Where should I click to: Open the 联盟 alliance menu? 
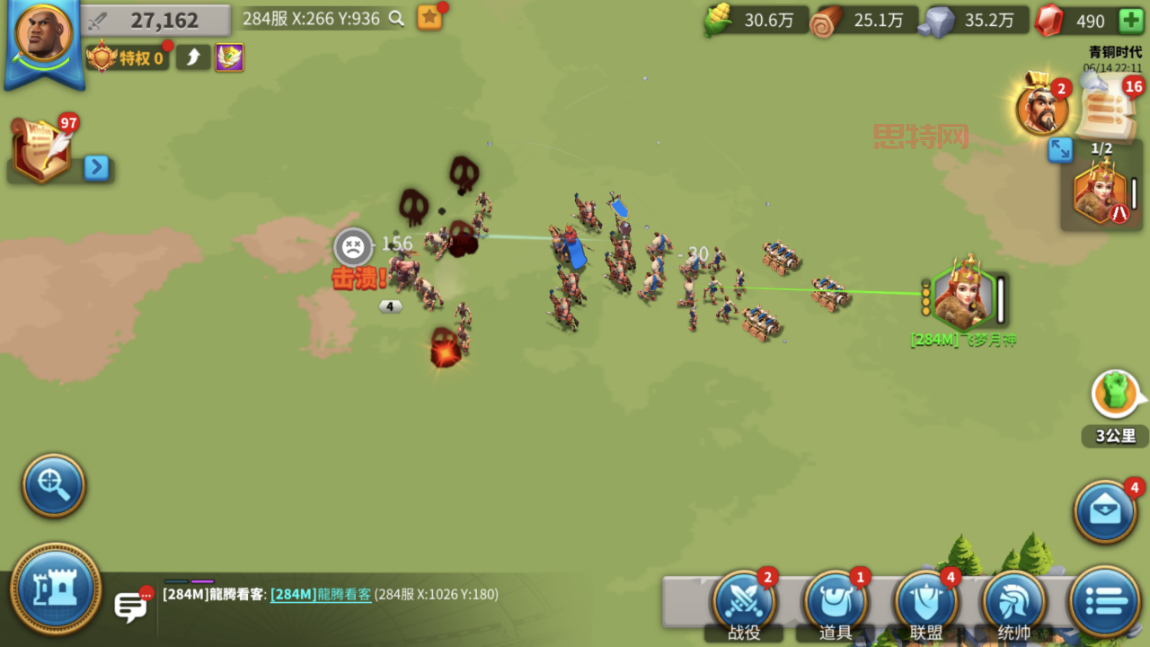[926, 603]
